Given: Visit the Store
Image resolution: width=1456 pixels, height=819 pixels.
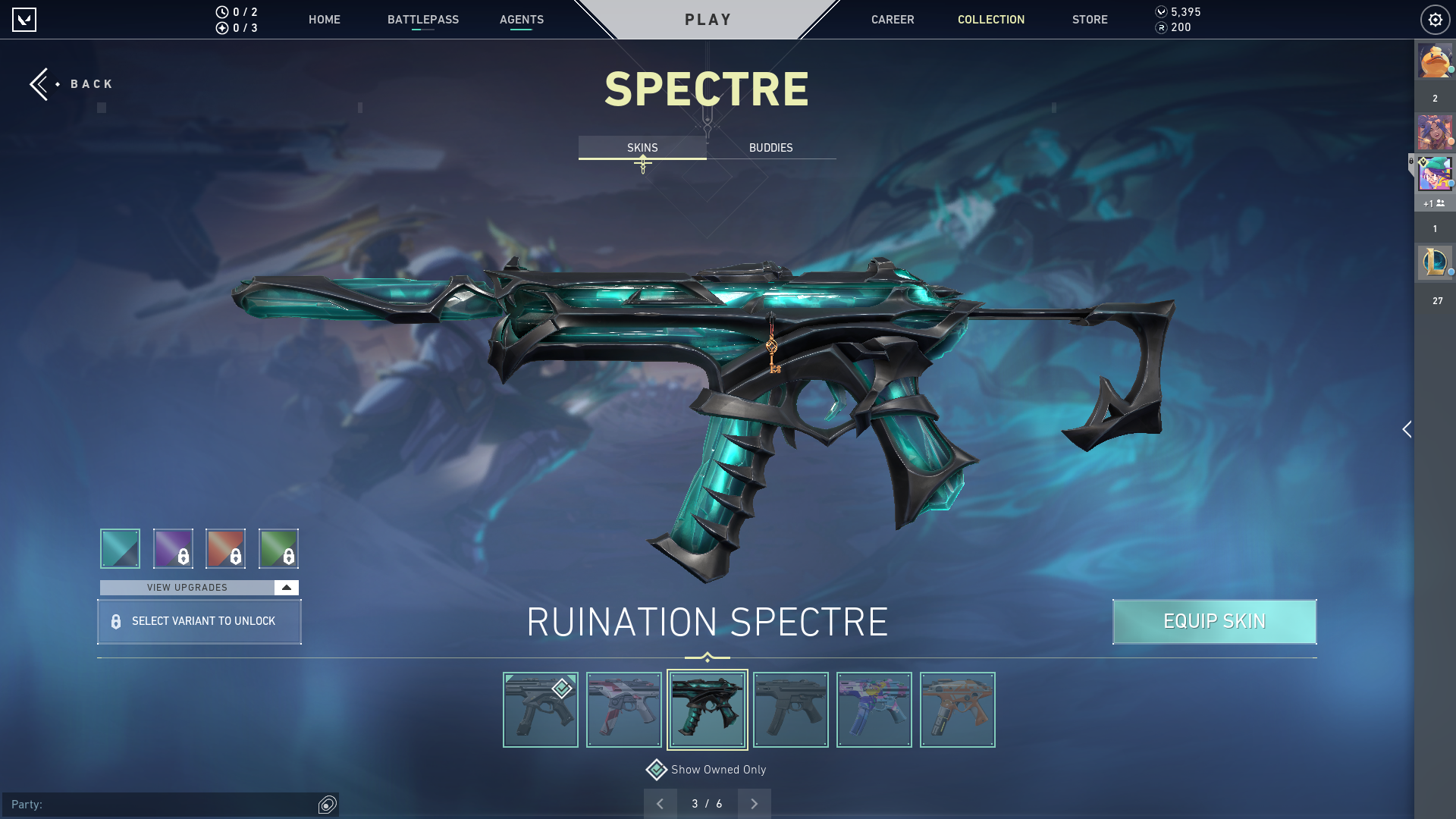Looking at the screenshot, I should [x=1089, y=20].
